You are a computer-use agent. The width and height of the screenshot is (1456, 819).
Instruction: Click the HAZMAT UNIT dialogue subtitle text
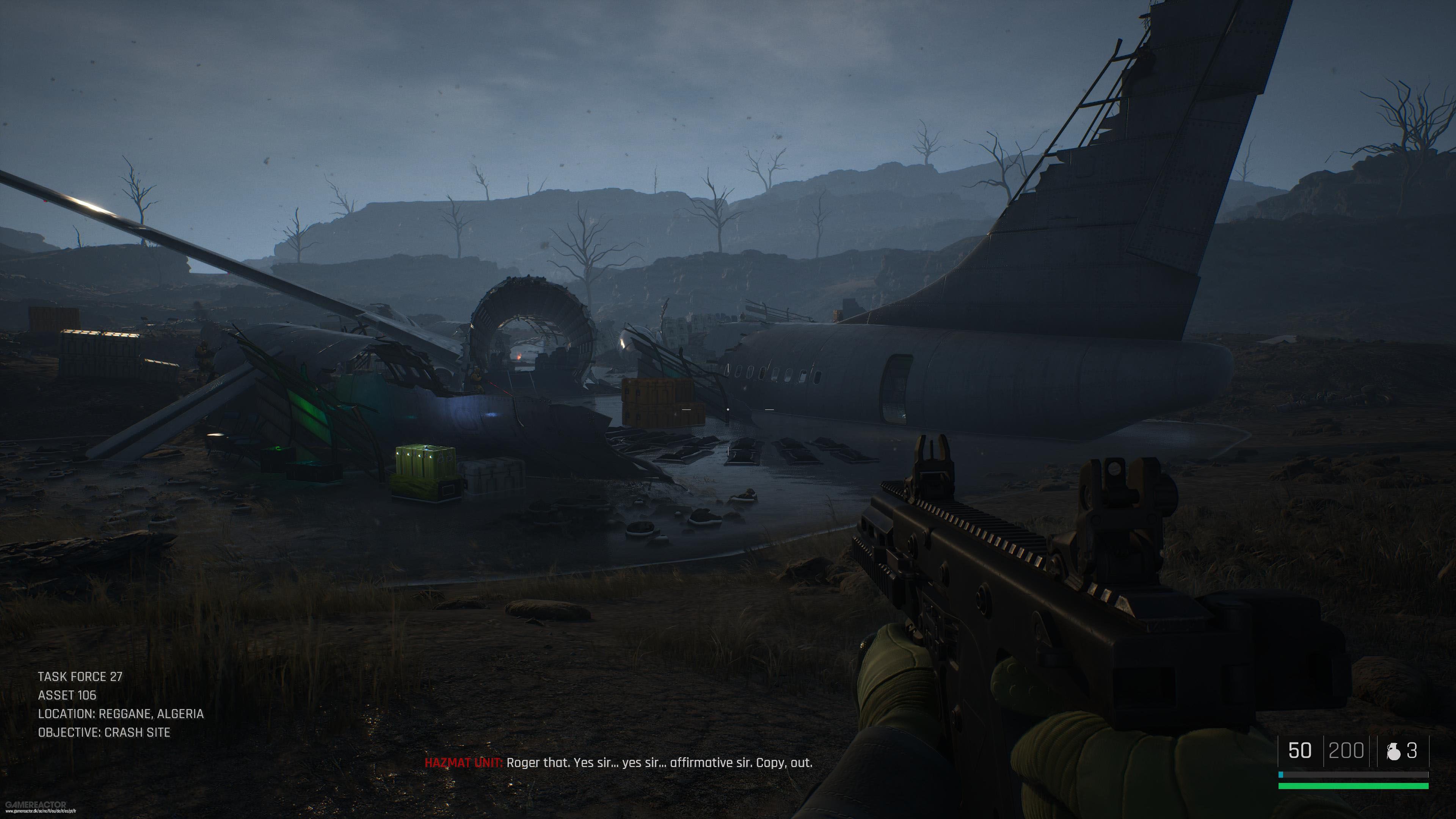pos(659,763)
